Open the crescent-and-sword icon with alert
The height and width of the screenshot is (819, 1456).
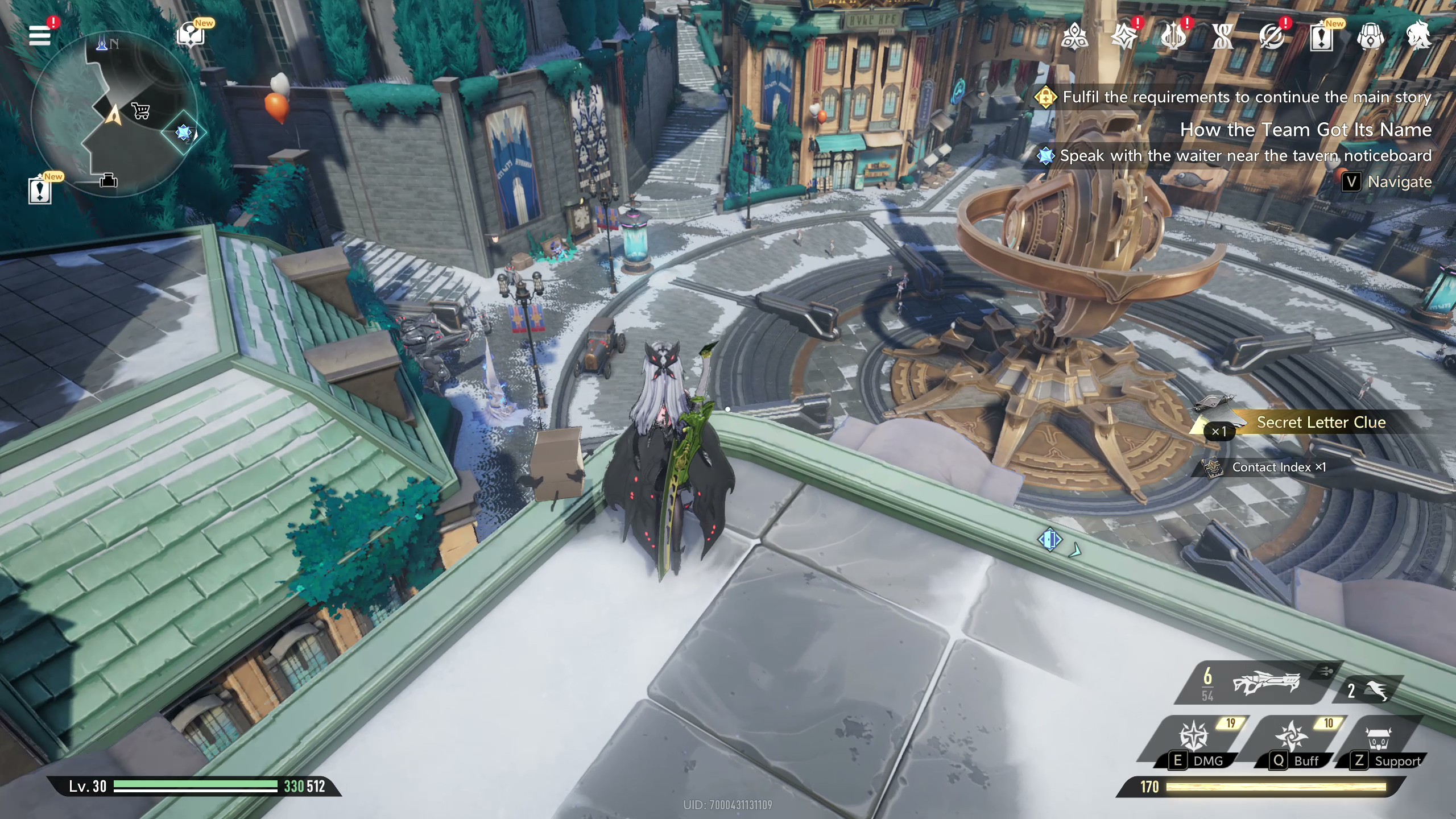(1272, 37)
